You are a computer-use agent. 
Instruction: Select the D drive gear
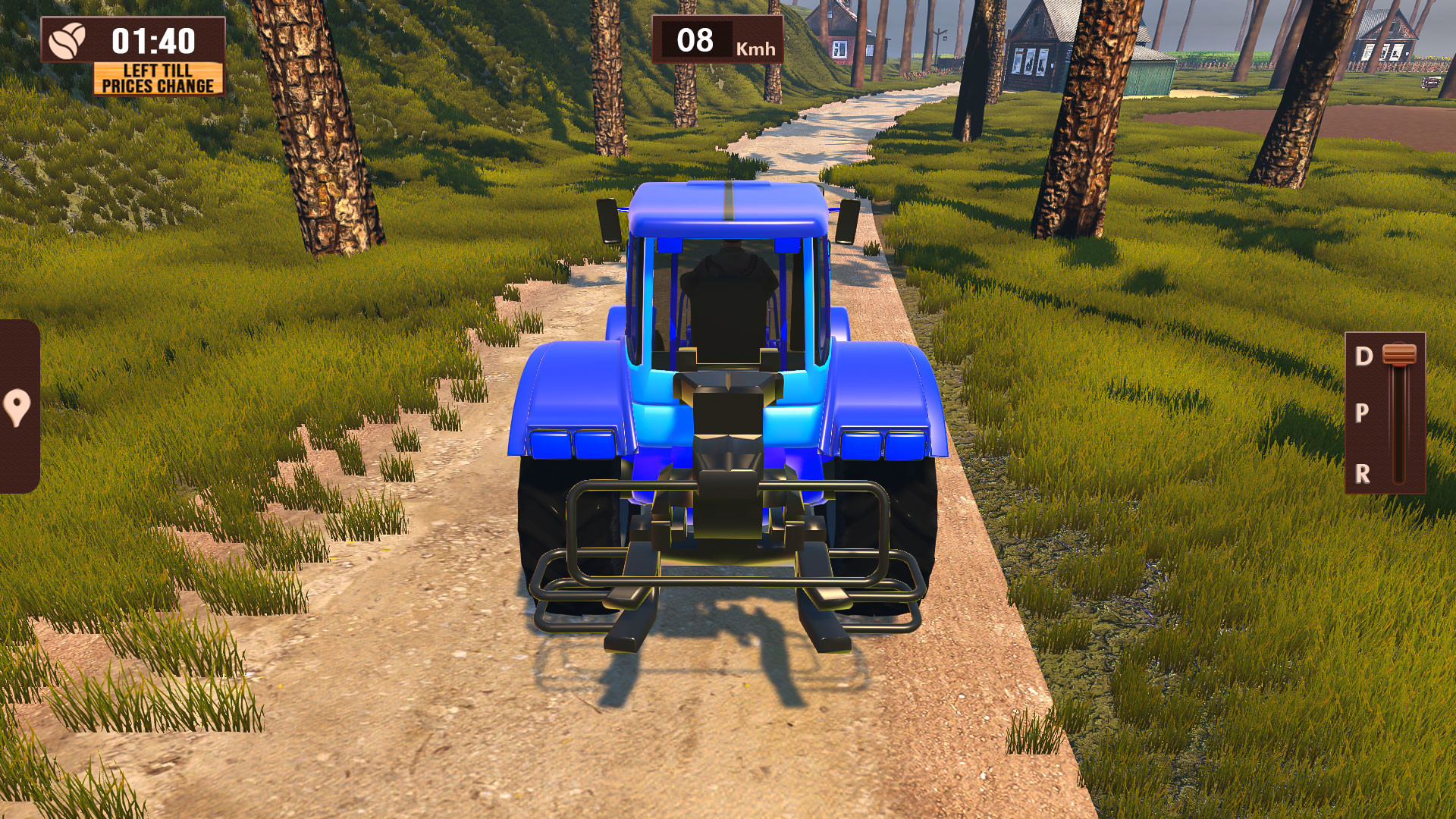tap(1363, 353)
